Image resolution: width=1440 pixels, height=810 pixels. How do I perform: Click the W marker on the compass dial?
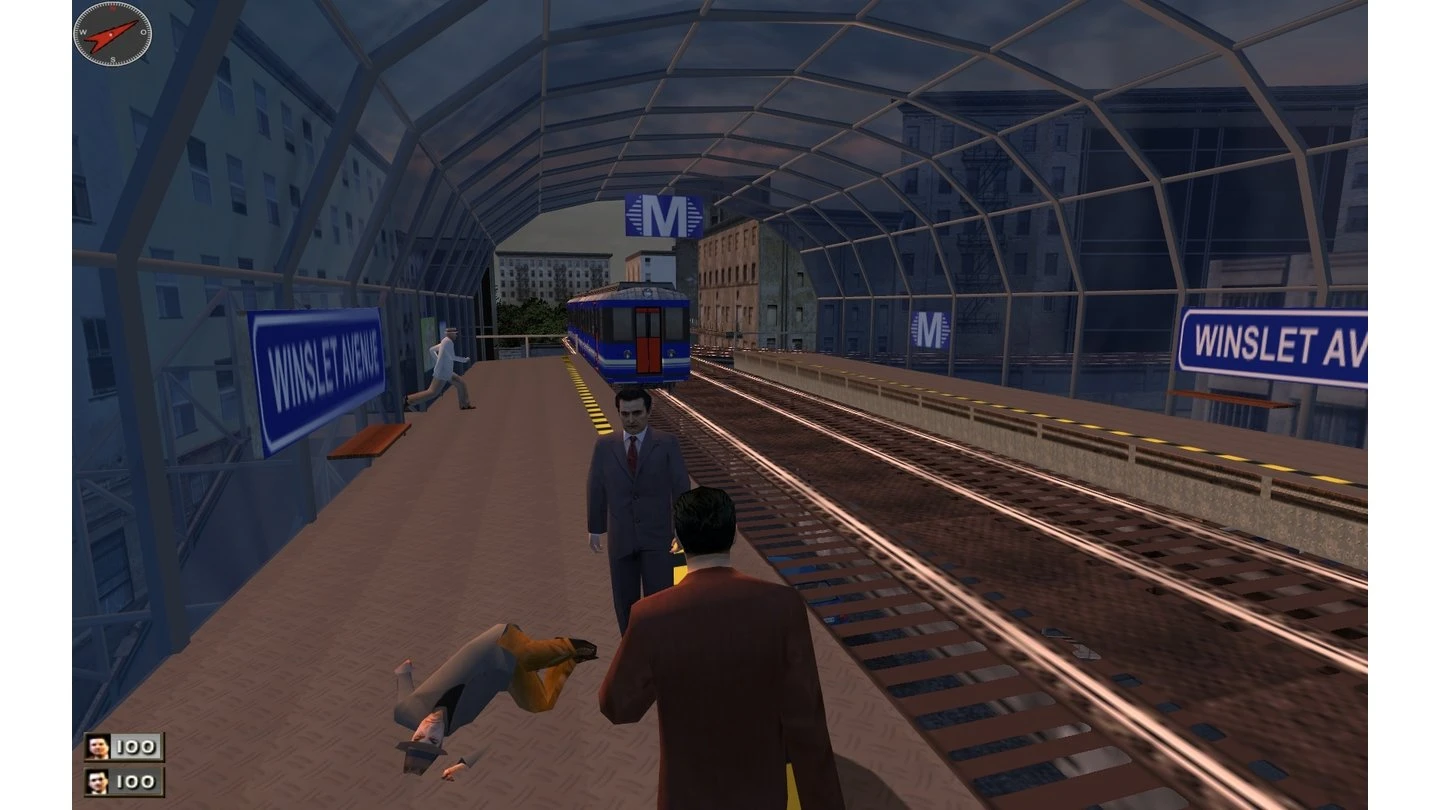point(83,32)
